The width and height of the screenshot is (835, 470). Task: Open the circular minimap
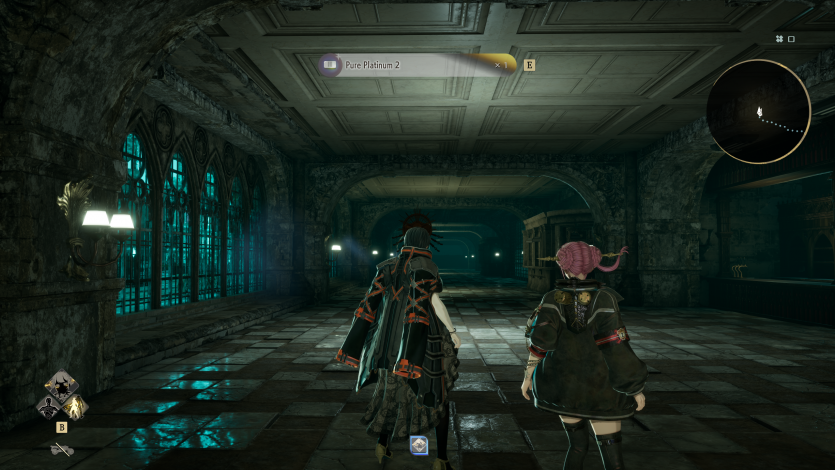(758, 111)
